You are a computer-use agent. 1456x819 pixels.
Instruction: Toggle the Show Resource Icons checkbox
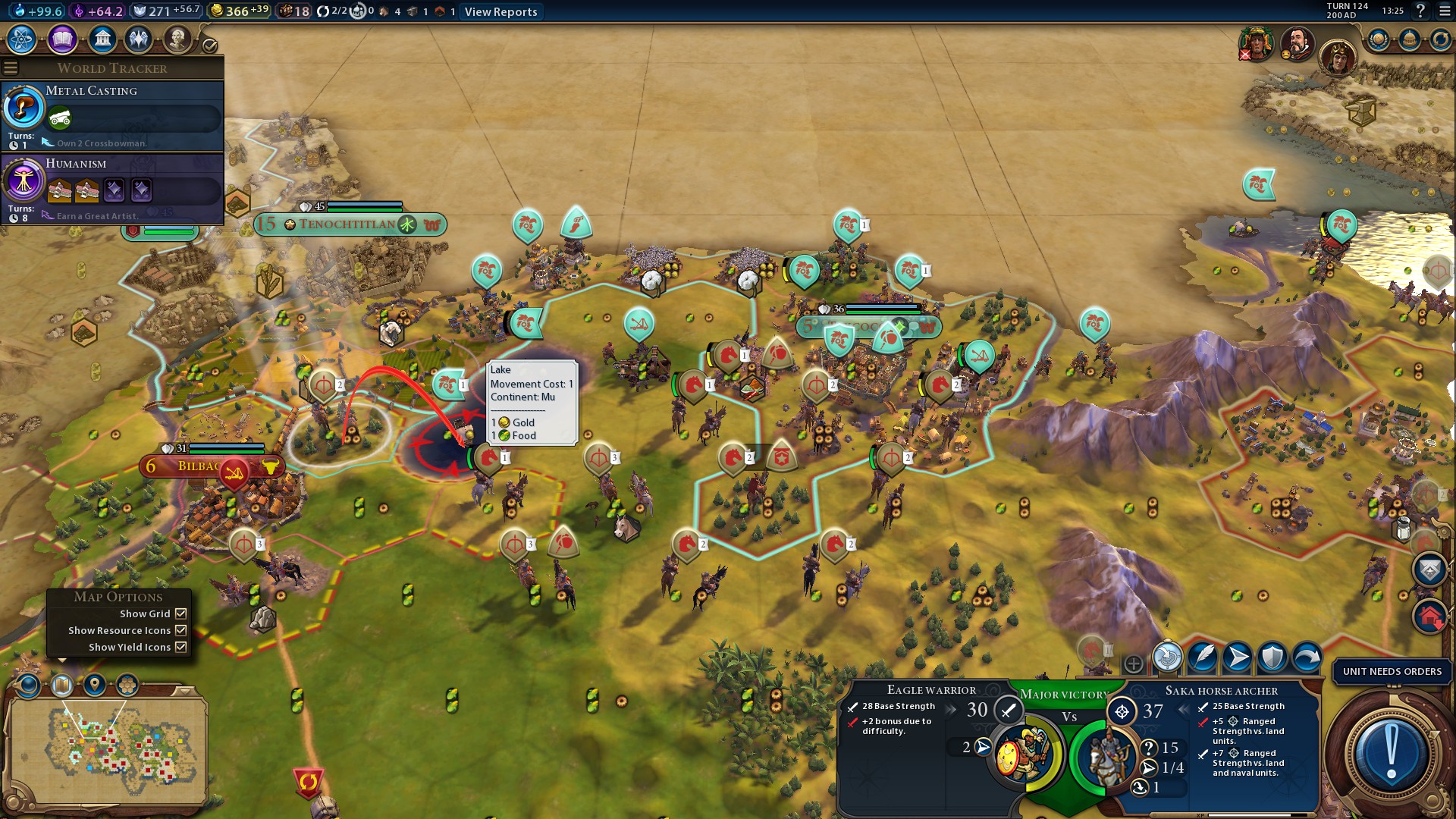pyautogui.click(x=180, y=630)
